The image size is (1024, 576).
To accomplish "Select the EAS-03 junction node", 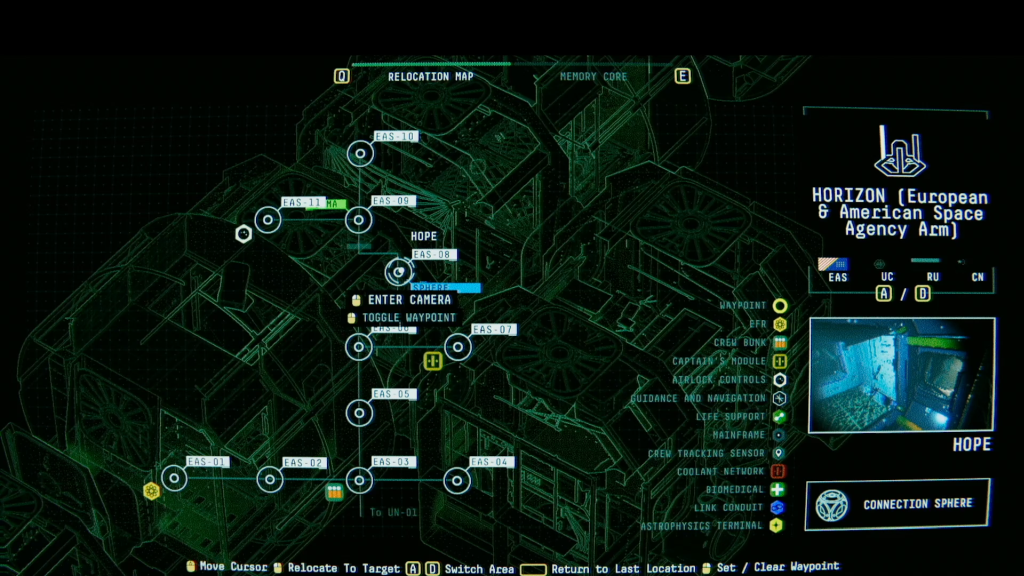I will [360, 480].
